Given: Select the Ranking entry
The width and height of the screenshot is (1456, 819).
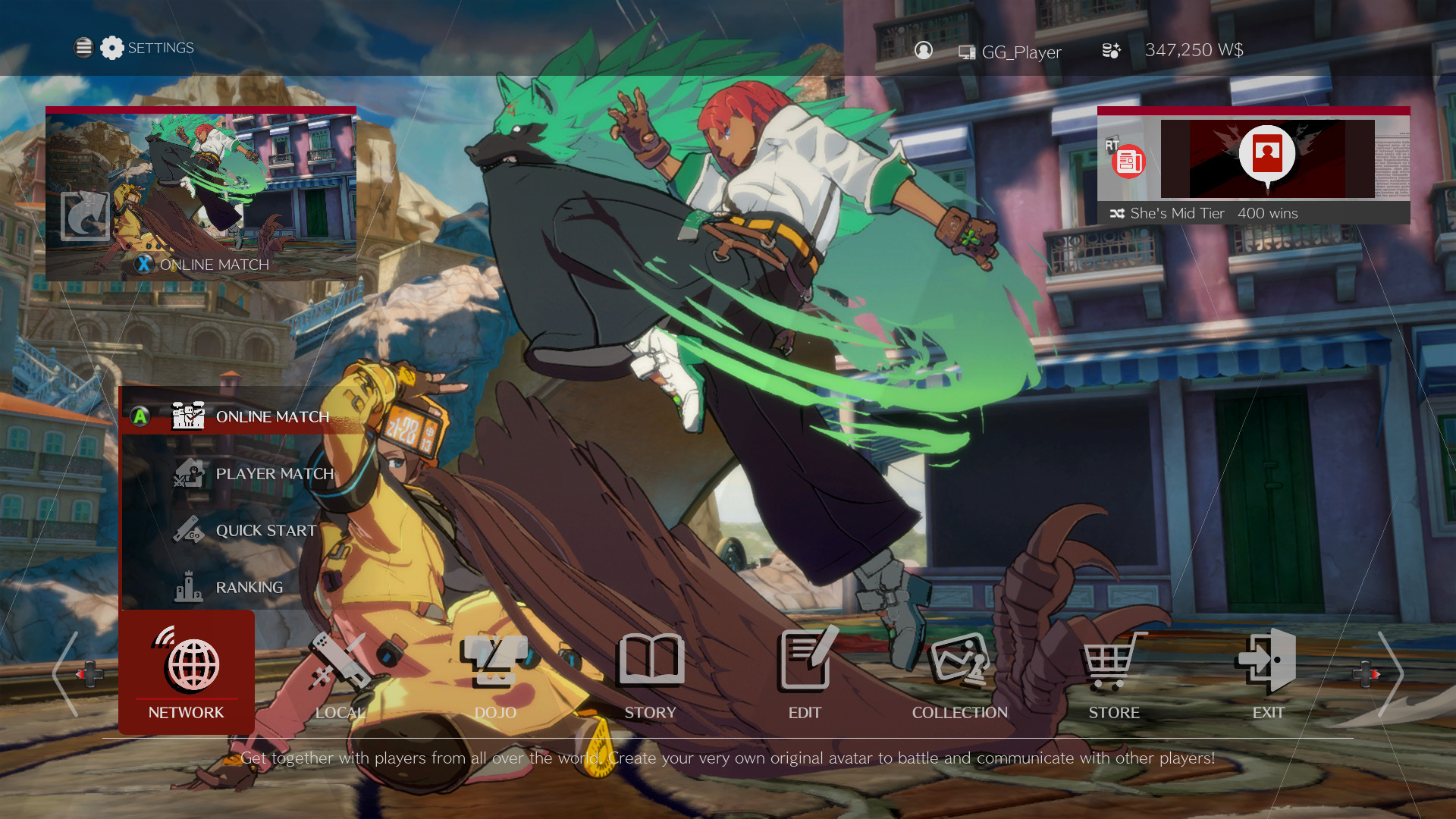Looking at the screenshot, I should click(x=249, y=587).
